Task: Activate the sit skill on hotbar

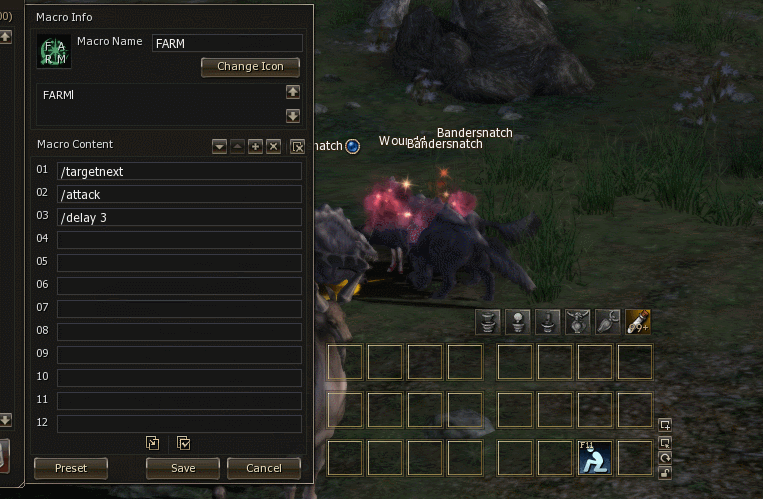Action: (x=595, y=458)
